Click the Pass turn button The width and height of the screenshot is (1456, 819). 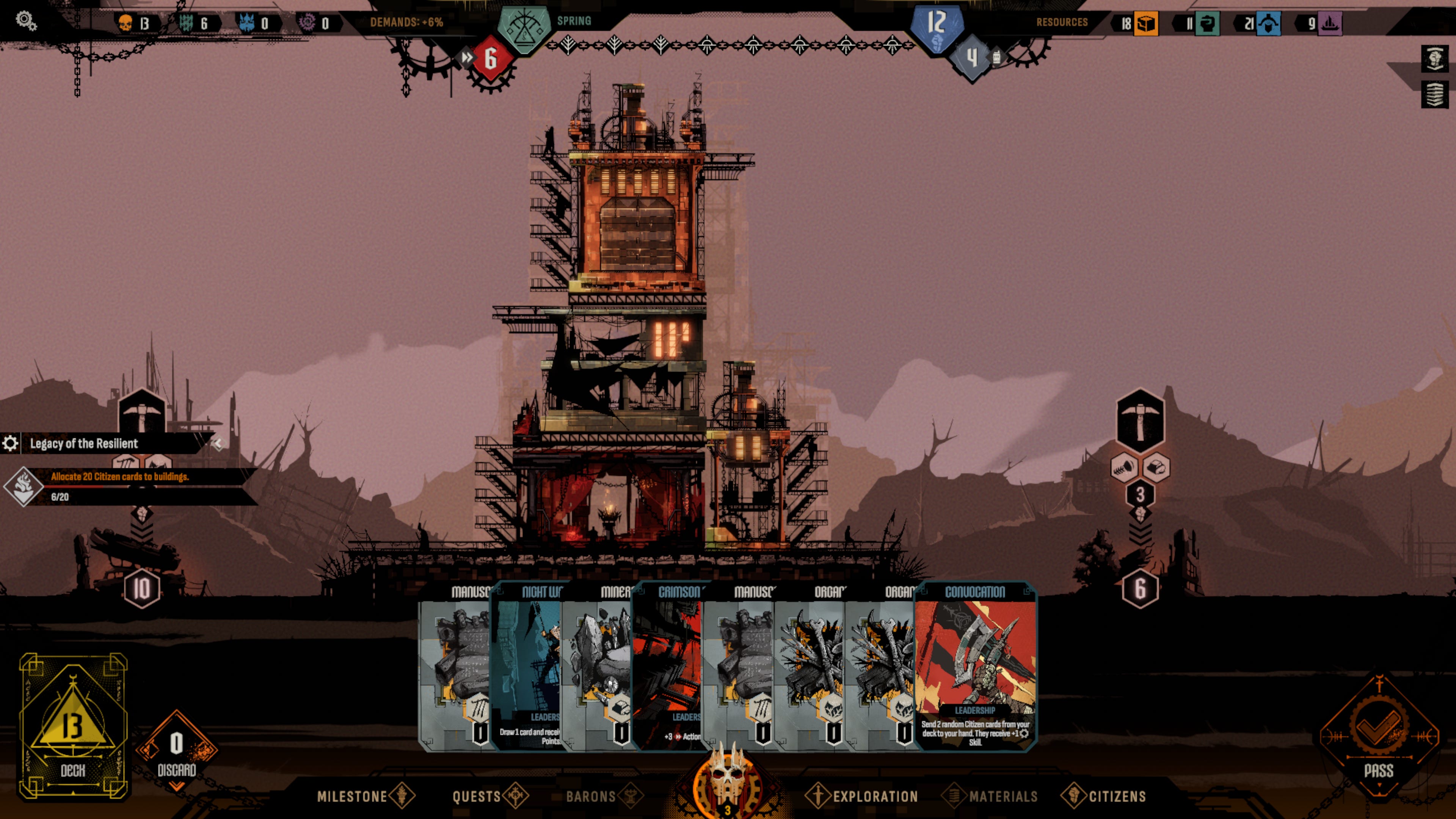point(1378,735)
